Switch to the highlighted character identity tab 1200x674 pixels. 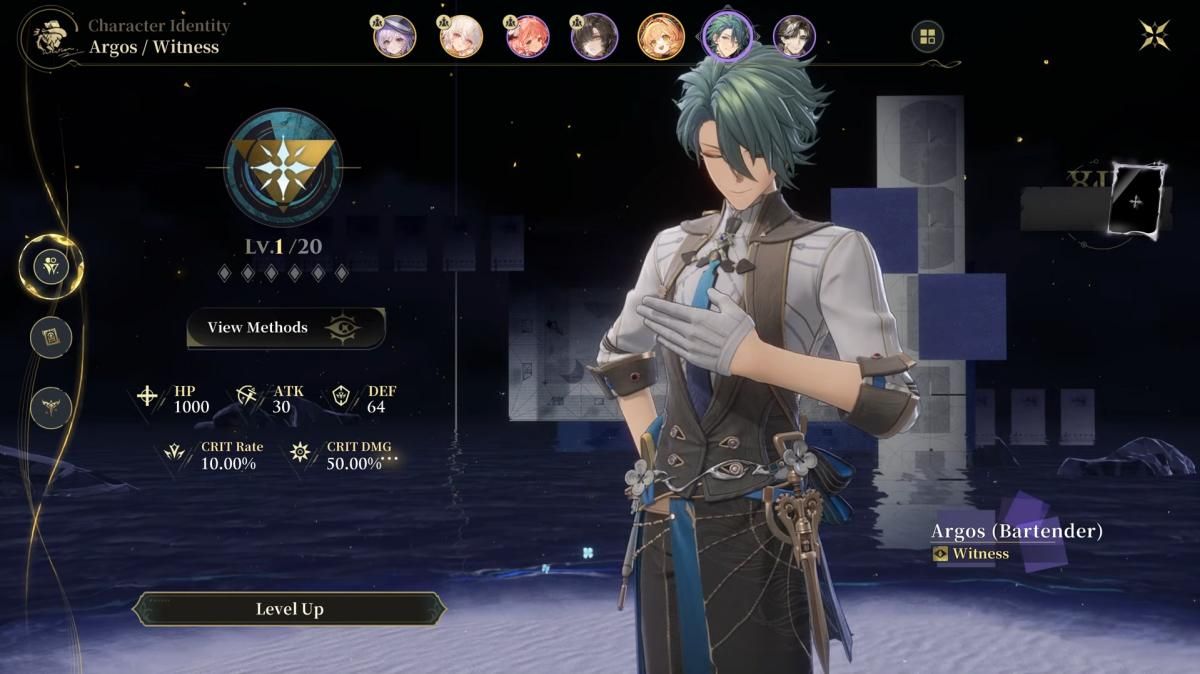[x=50, y=266]
